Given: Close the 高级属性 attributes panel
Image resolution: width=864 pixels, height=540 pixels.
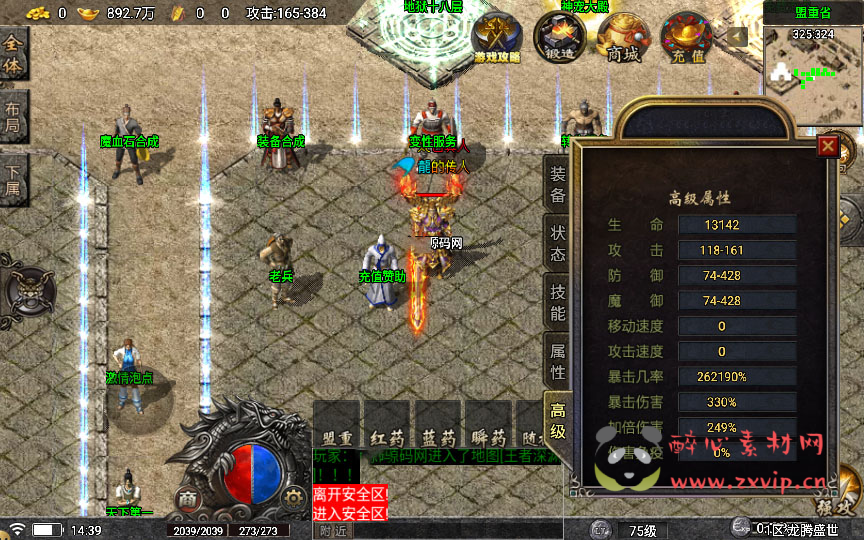Looking at the screenshot, I should point(827,147).
